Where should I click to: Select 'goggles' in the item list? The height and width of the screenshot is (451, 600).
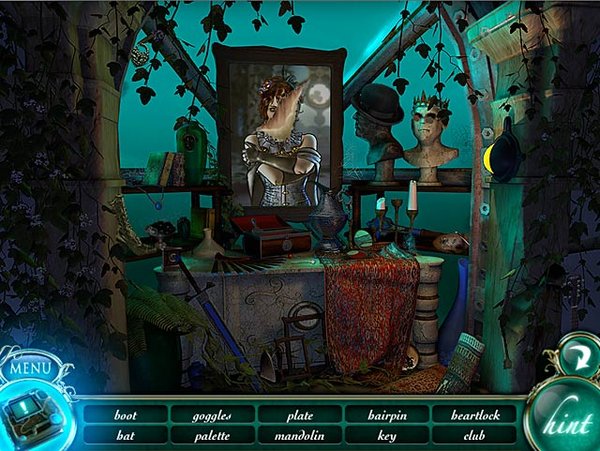click(213, 414)
